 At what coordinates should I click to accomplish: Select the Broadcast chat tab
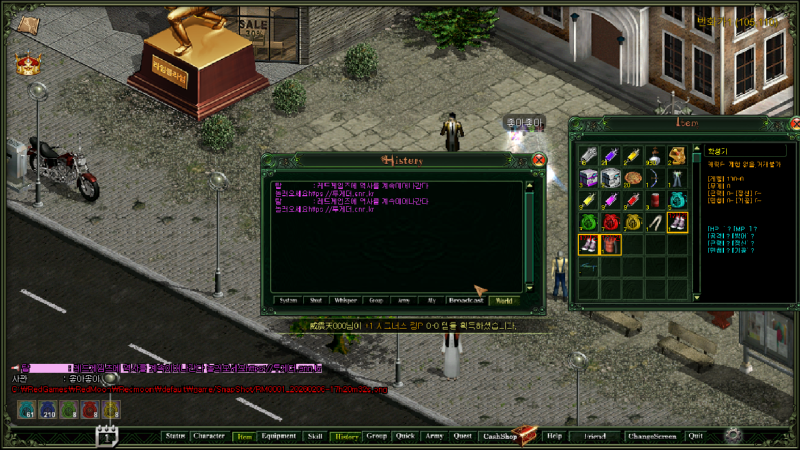pos(467,299)
